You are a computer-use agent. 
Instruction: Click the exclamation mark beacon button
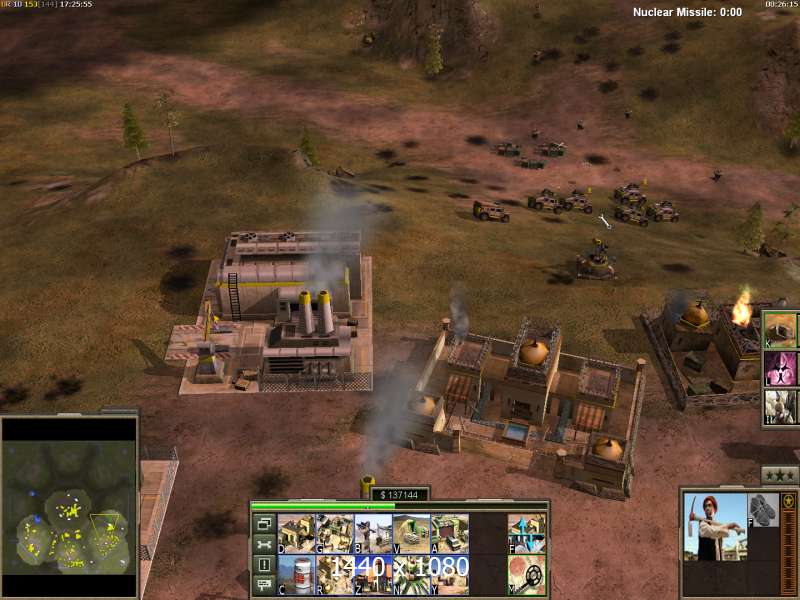tap(264, 565)
